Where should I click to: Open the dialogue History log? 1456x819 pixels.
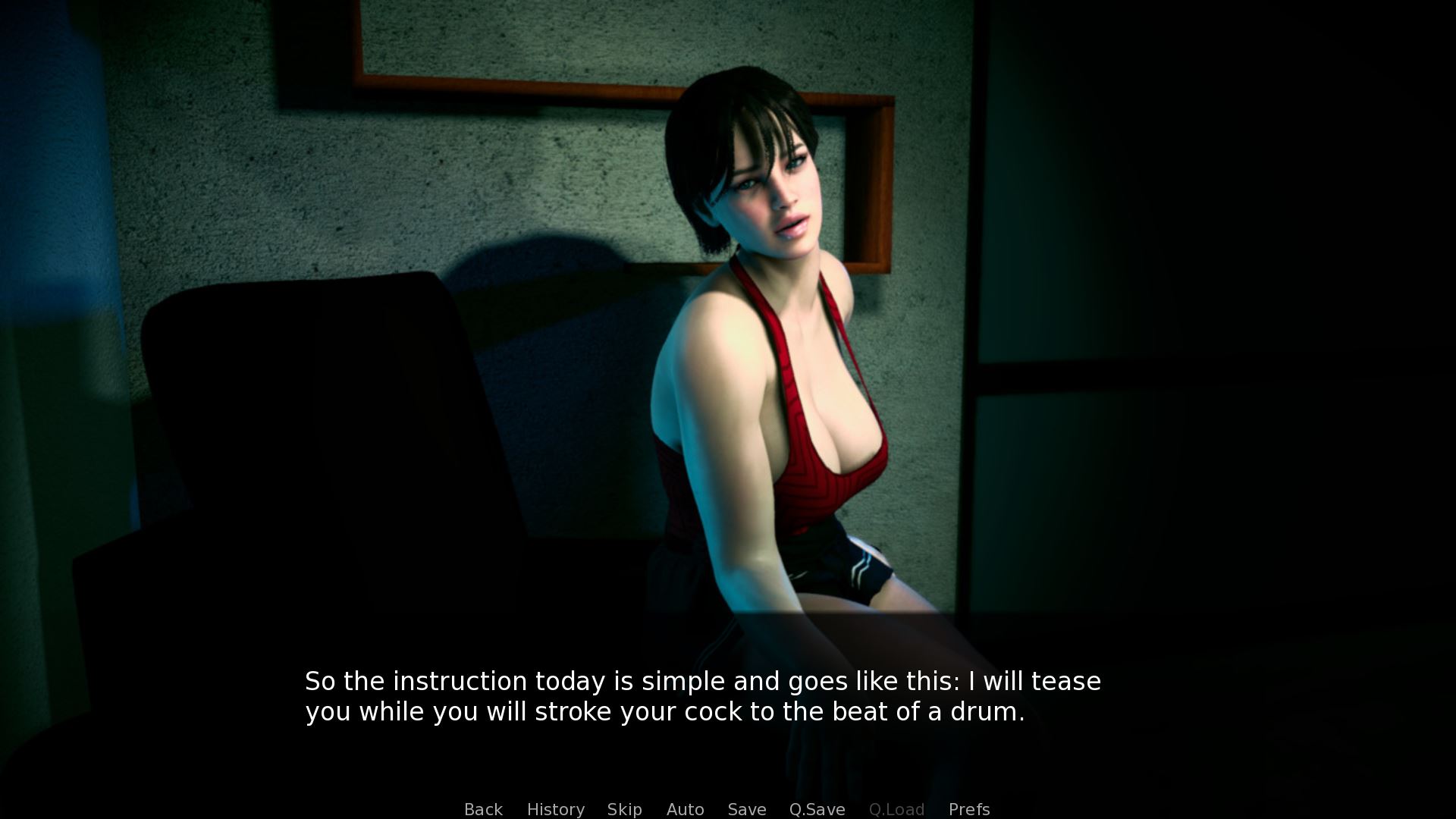tap(555, 809)
